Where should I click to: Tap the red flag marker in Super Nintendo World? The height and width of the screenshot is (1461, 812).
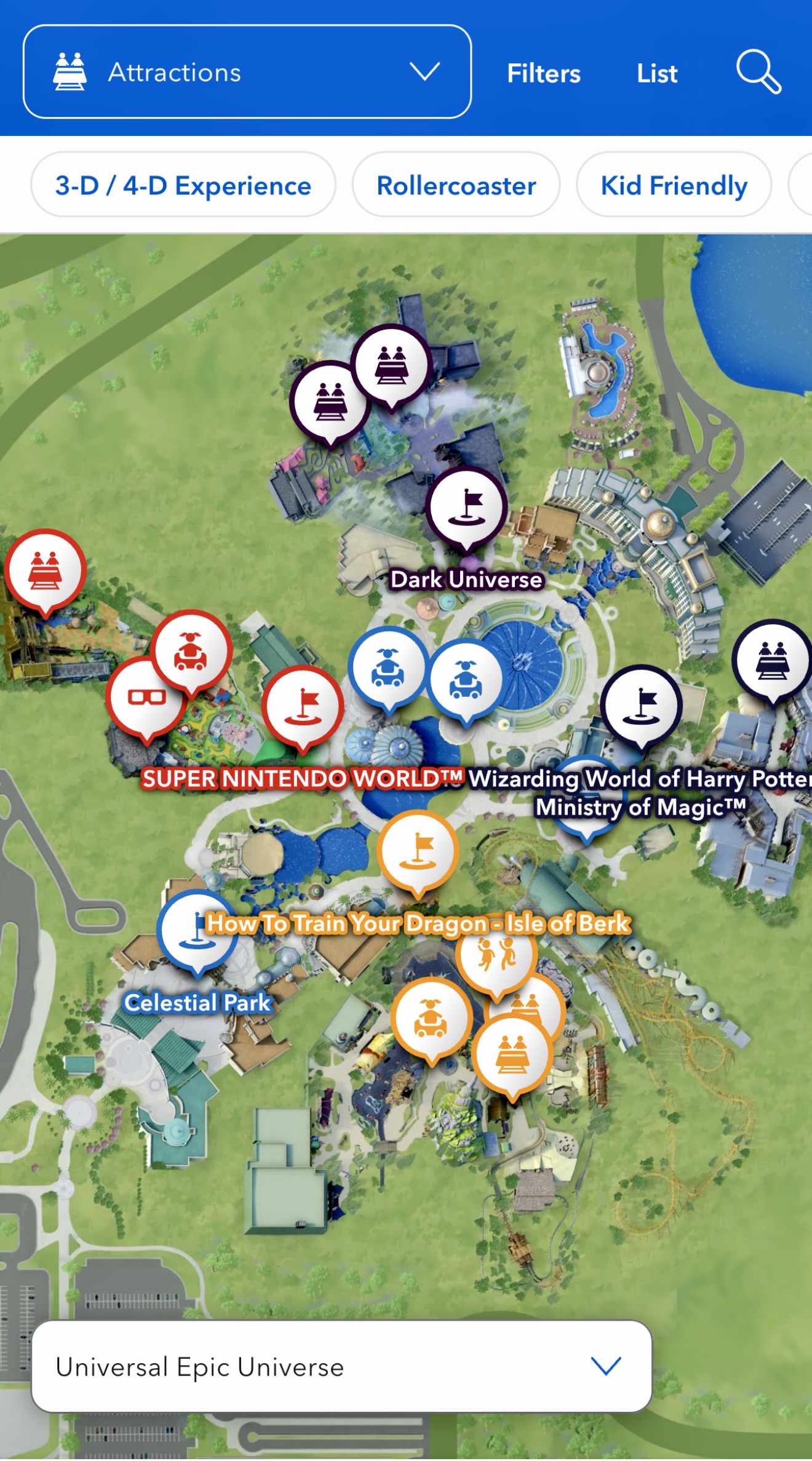click(303, 705)
